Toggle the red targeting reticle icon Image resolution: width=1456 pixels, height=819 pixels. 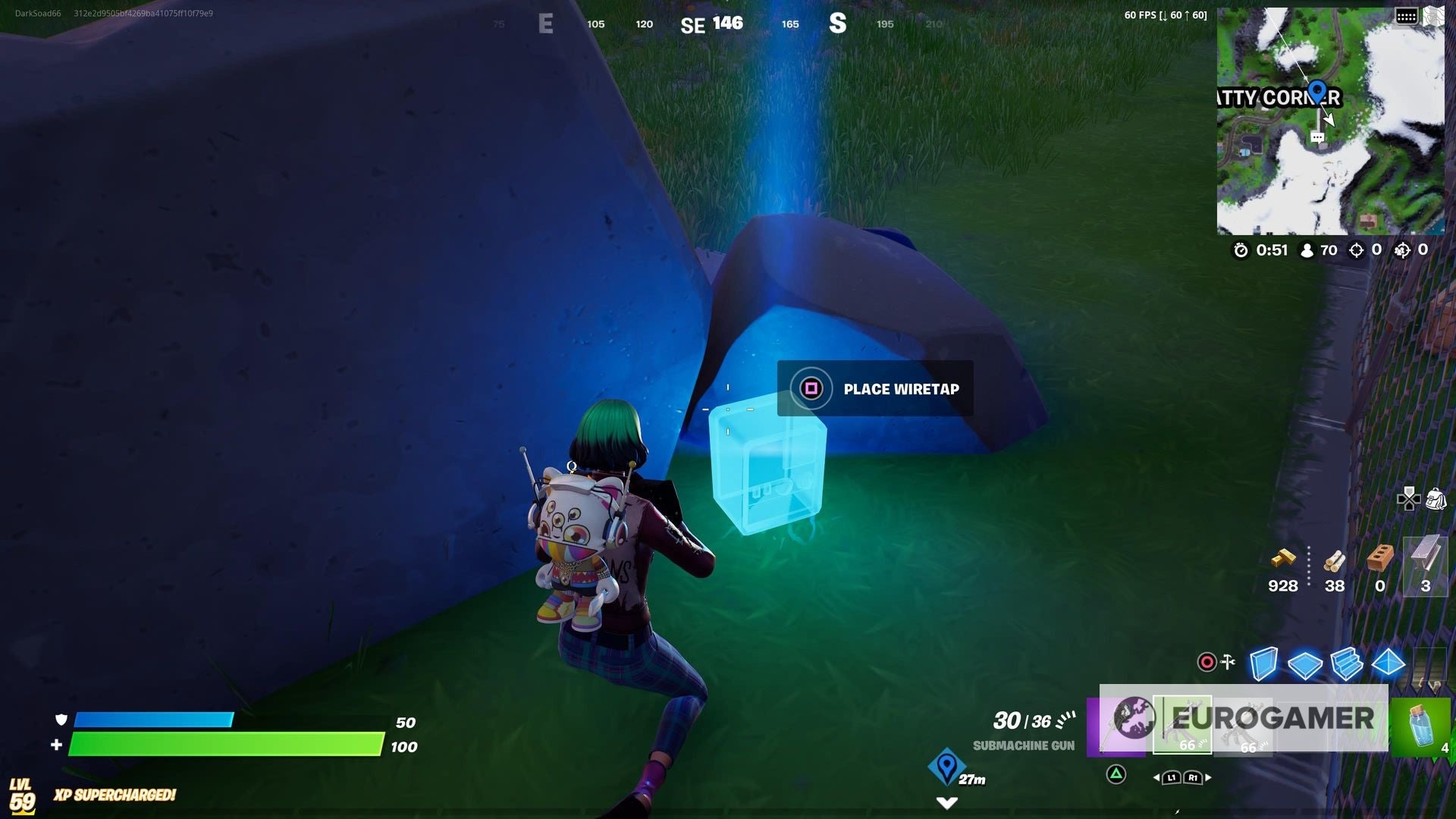(1207, 661)
